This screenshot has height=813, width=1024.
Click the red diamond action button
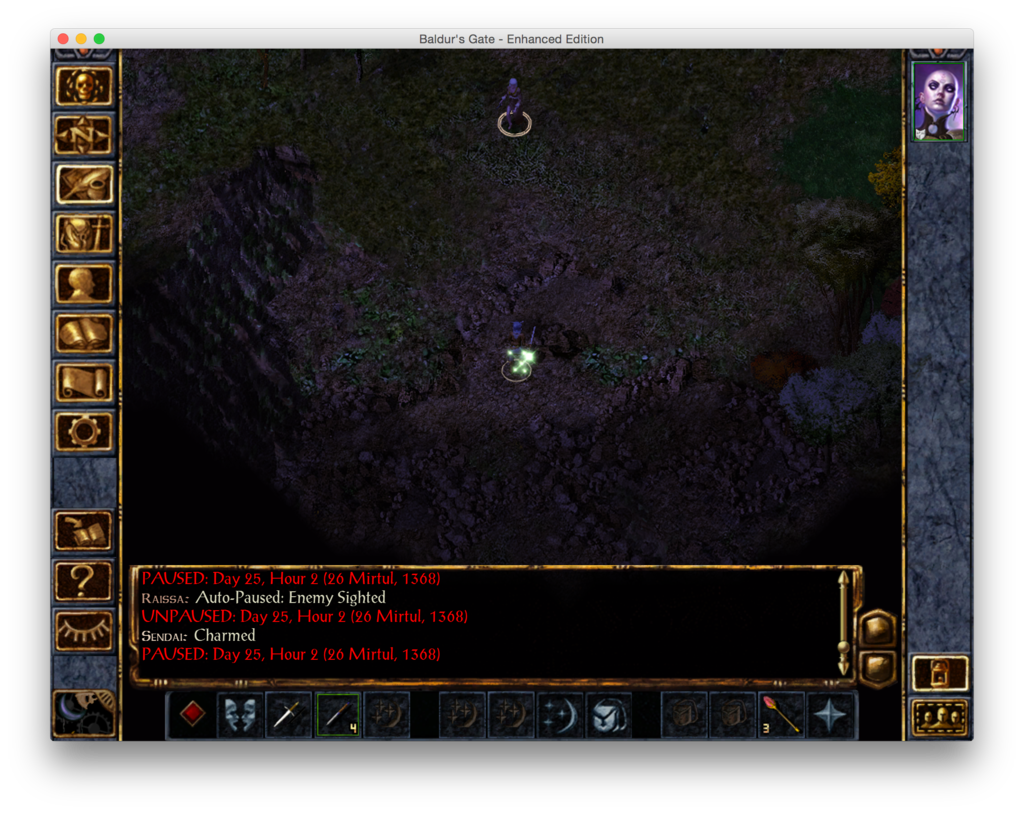pos(192,714)
